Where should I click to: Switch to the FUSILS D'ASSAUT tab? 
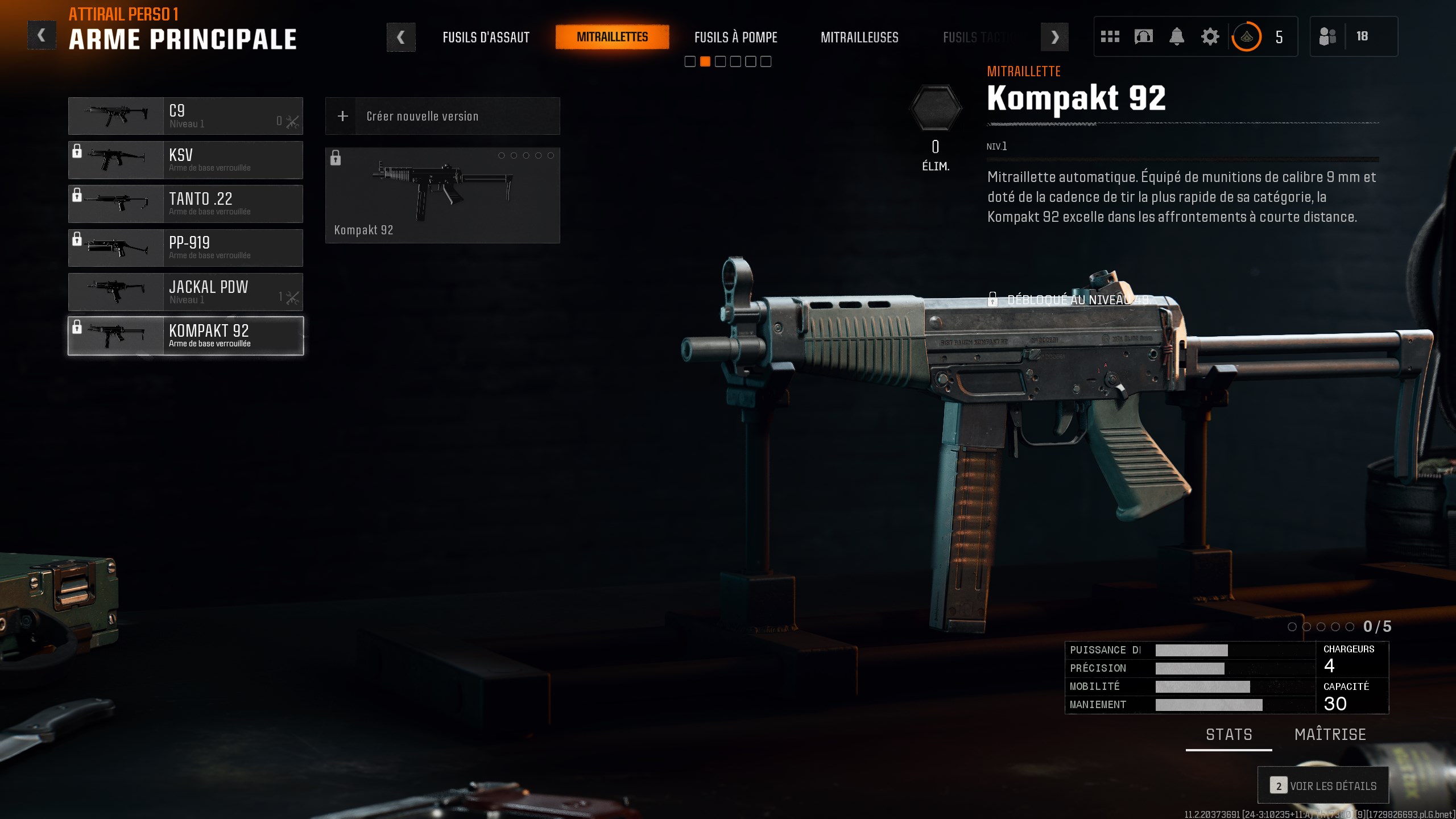coord(486,37)
